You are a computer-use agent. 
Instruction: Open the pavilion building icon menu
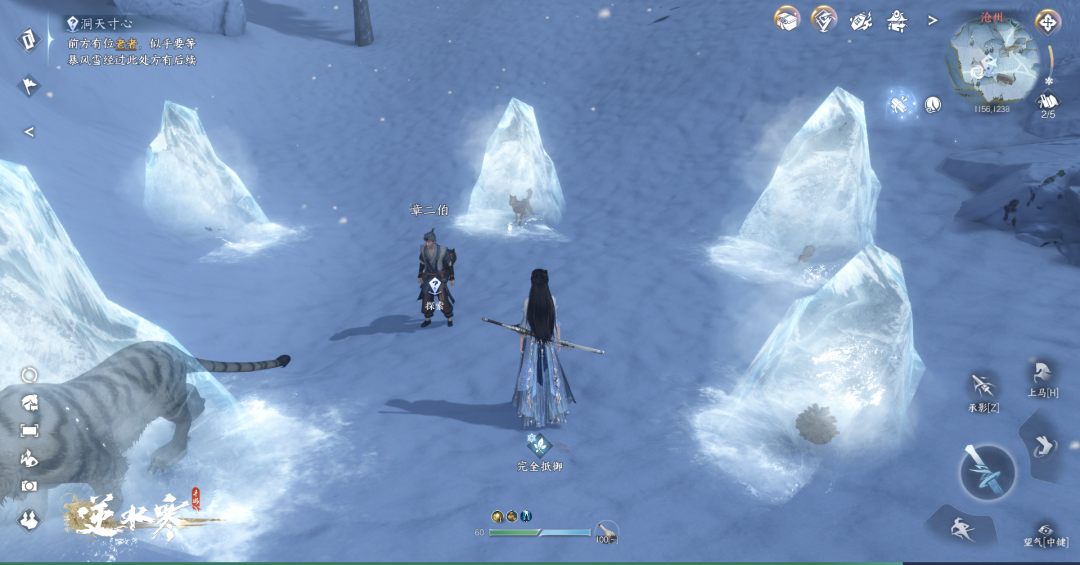point(897,20)
